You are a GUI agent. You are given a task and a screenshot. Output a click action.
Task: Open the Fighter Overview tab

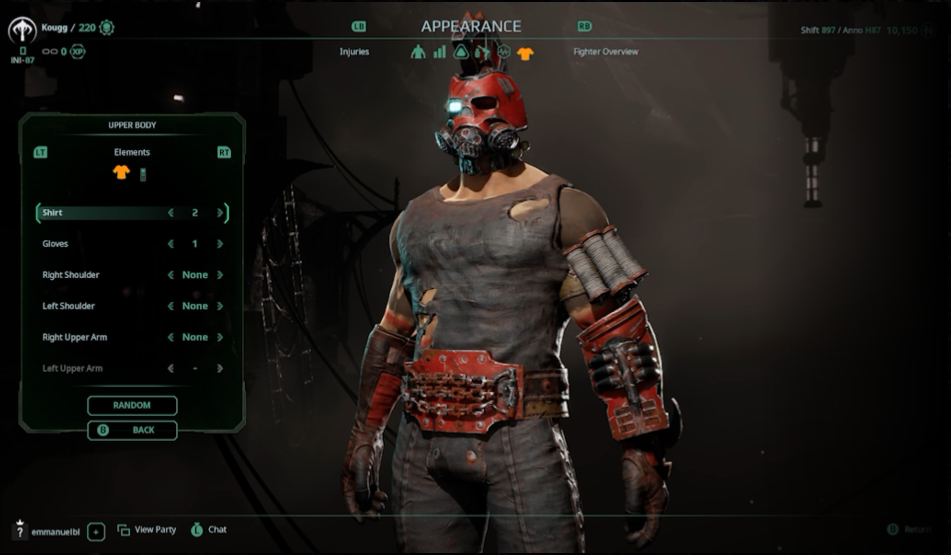[605, 52]
